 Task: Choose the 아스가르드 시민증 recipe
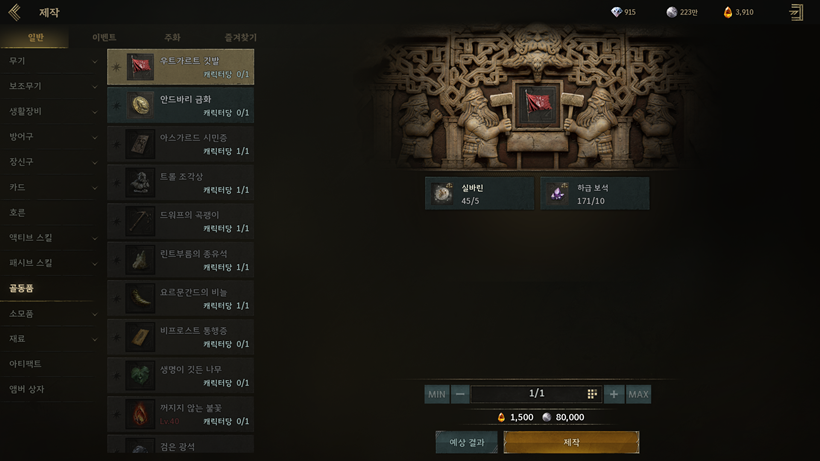point(180,144)
